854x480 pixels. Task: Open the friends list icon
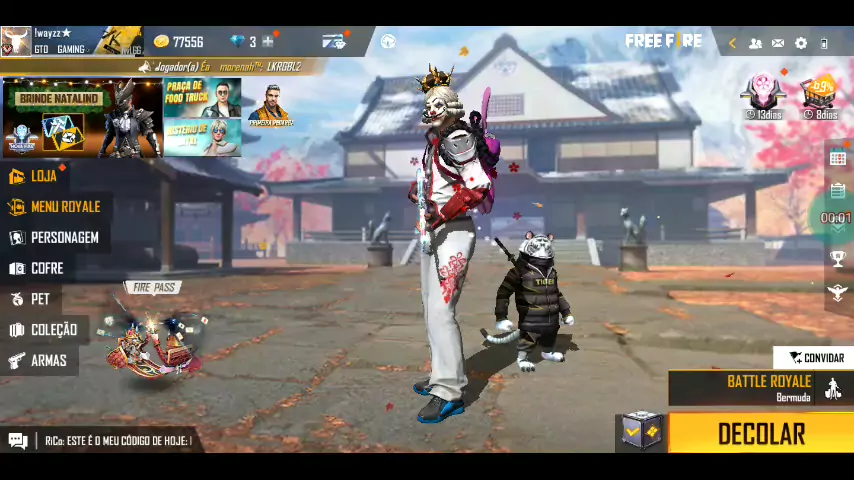pos(755,43)
